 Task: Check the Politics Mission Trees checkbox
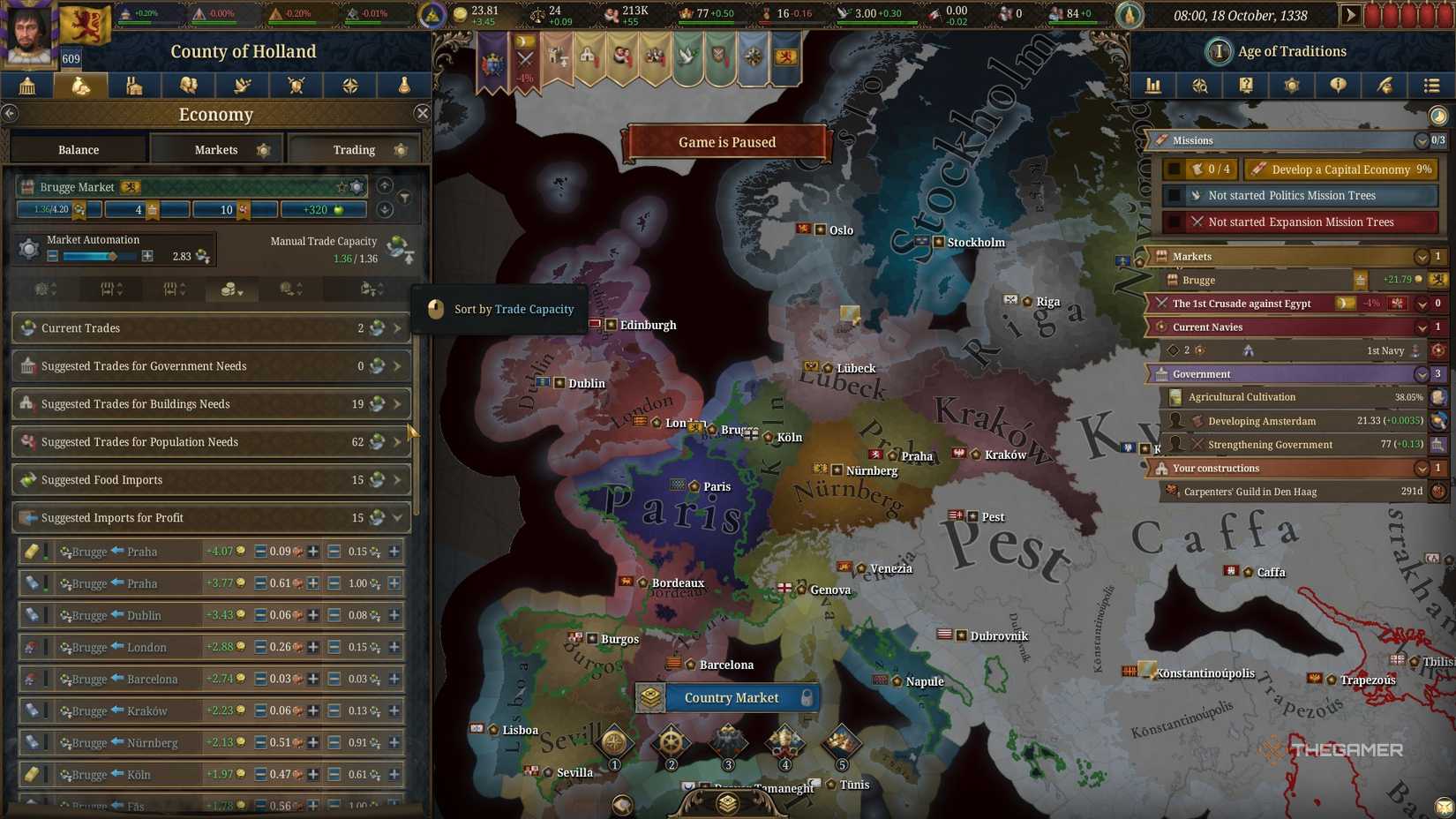pyautogui.click(x=1176, y=195)
